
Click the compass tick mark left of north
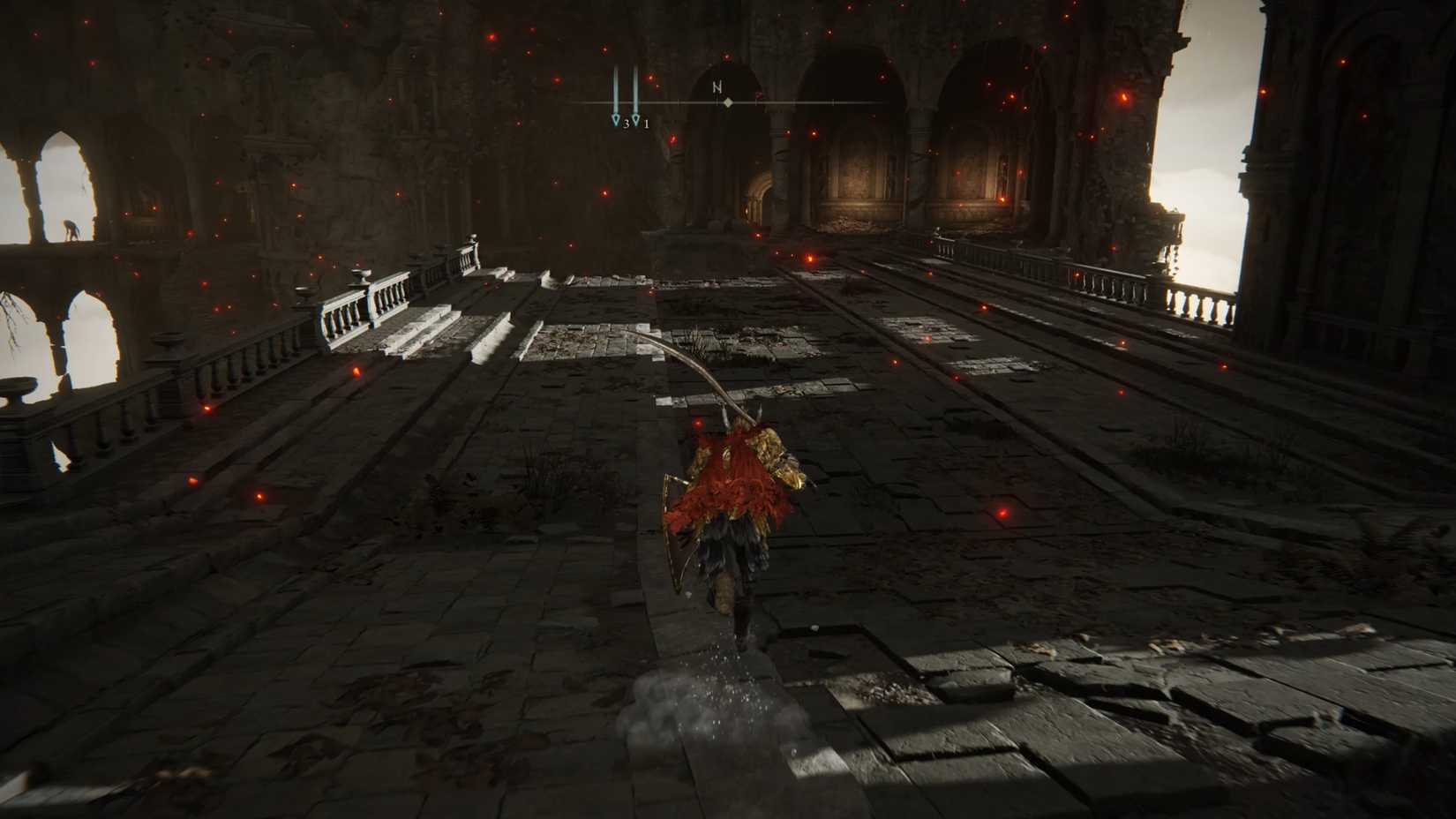pyautogui.click(x=679, y=102)
